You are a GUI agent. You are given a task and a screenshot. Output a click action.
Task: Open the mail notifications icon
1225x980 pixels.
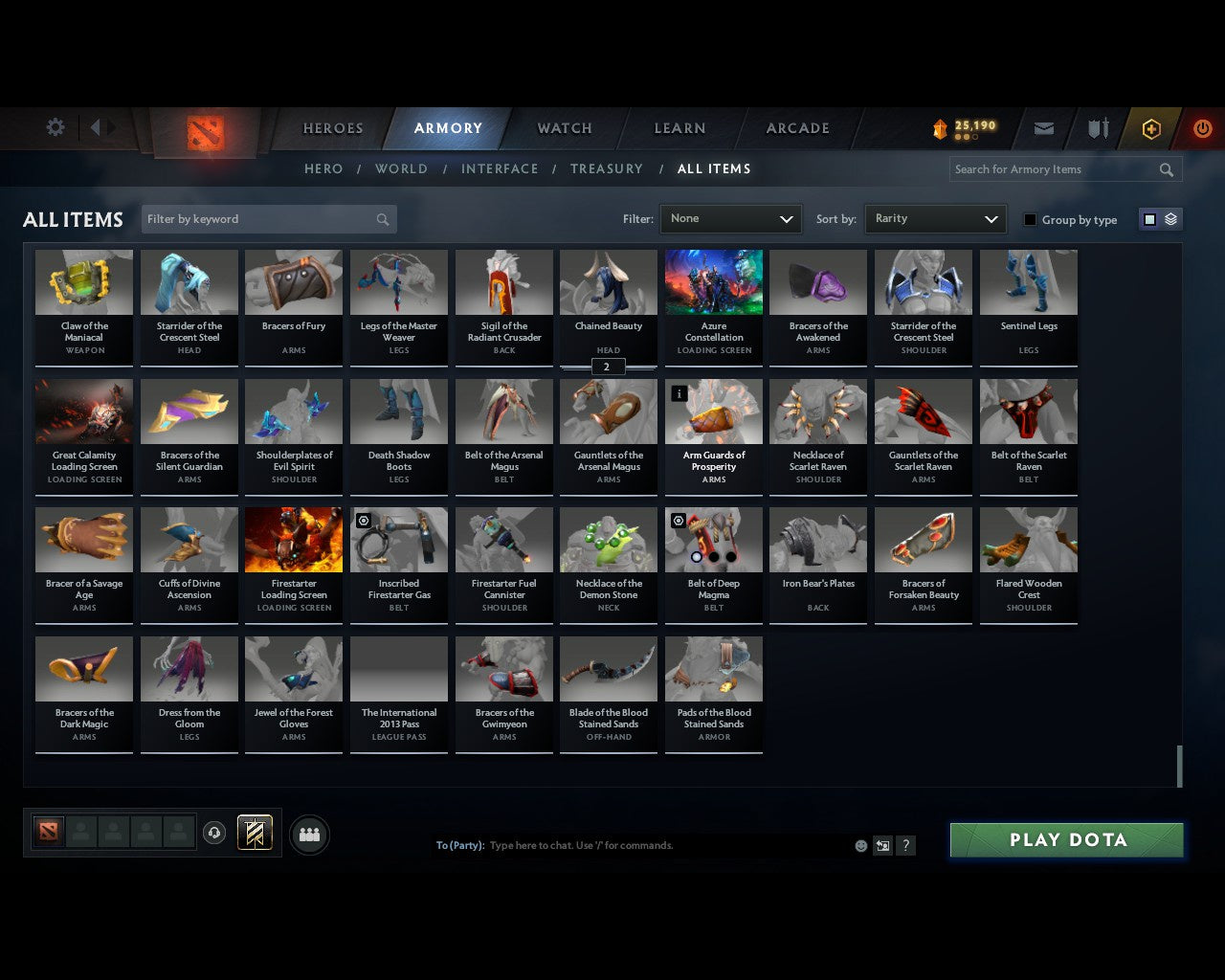pyautogui.click(x=1043, y=128)
